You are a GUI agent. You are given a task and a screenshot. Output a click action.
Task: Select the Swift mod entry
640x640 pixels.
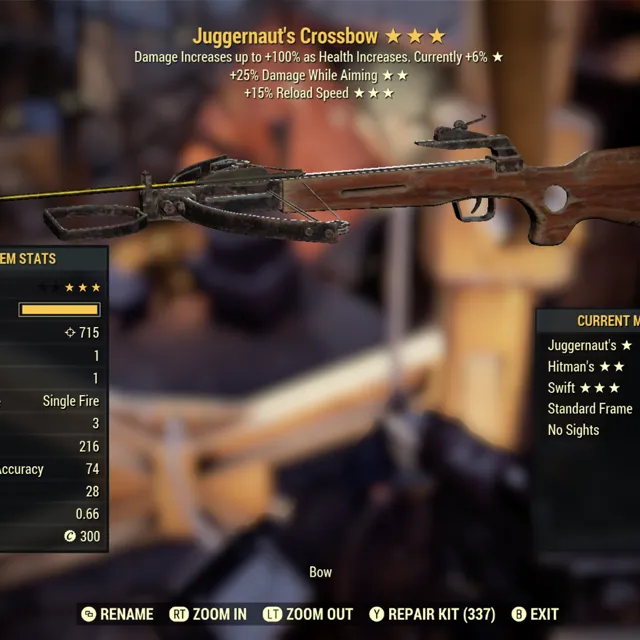coord(584,388)
